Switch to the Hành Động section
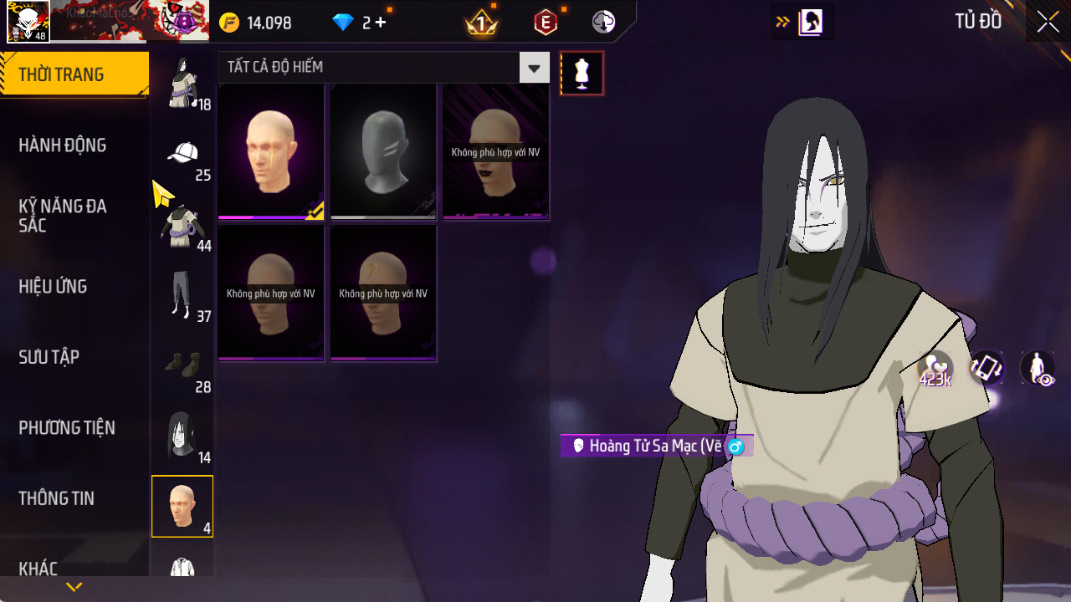The width and height of the screenshot is (1071, 602). (62, 145)
